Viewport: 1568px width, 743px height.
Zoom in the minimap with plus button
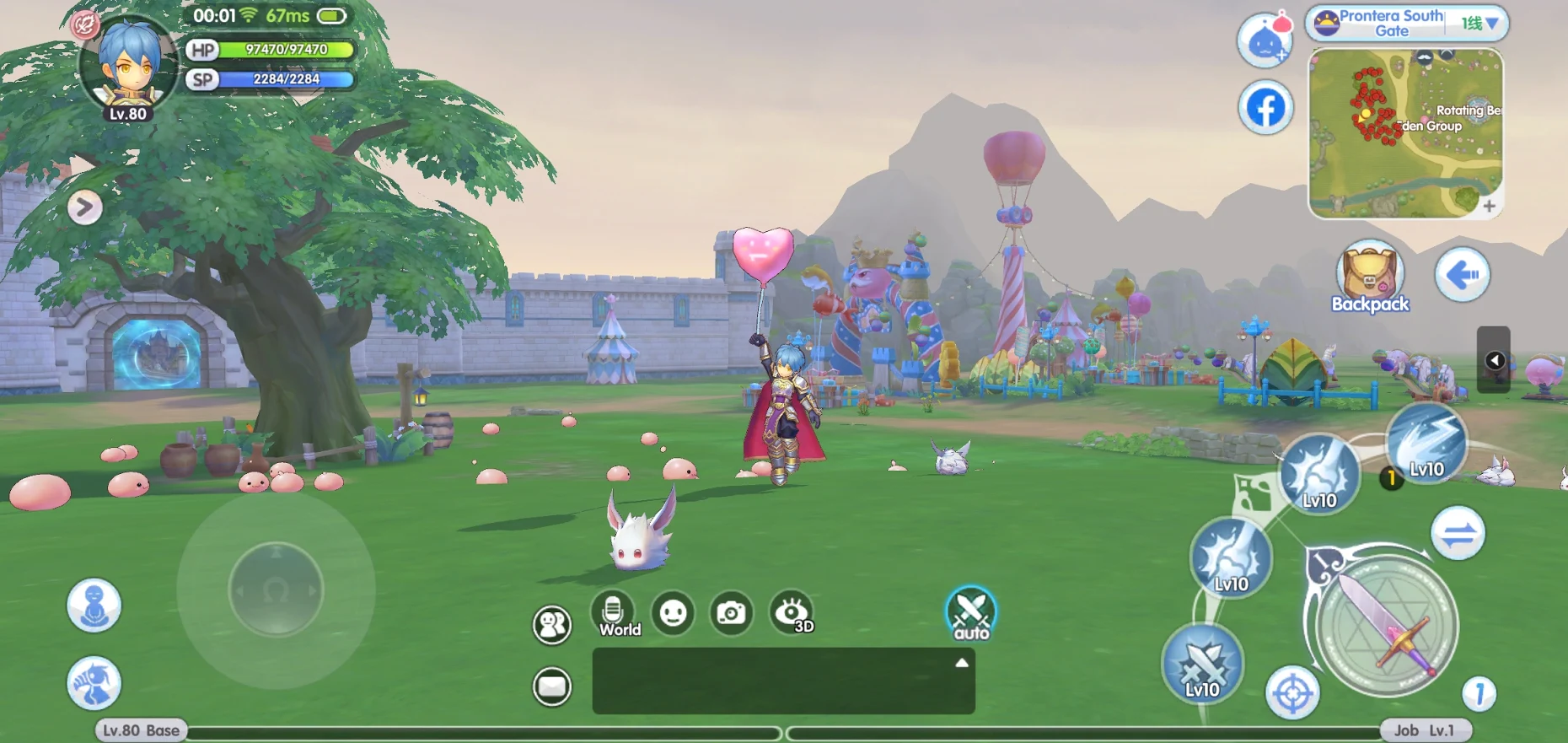point(1489,206)
